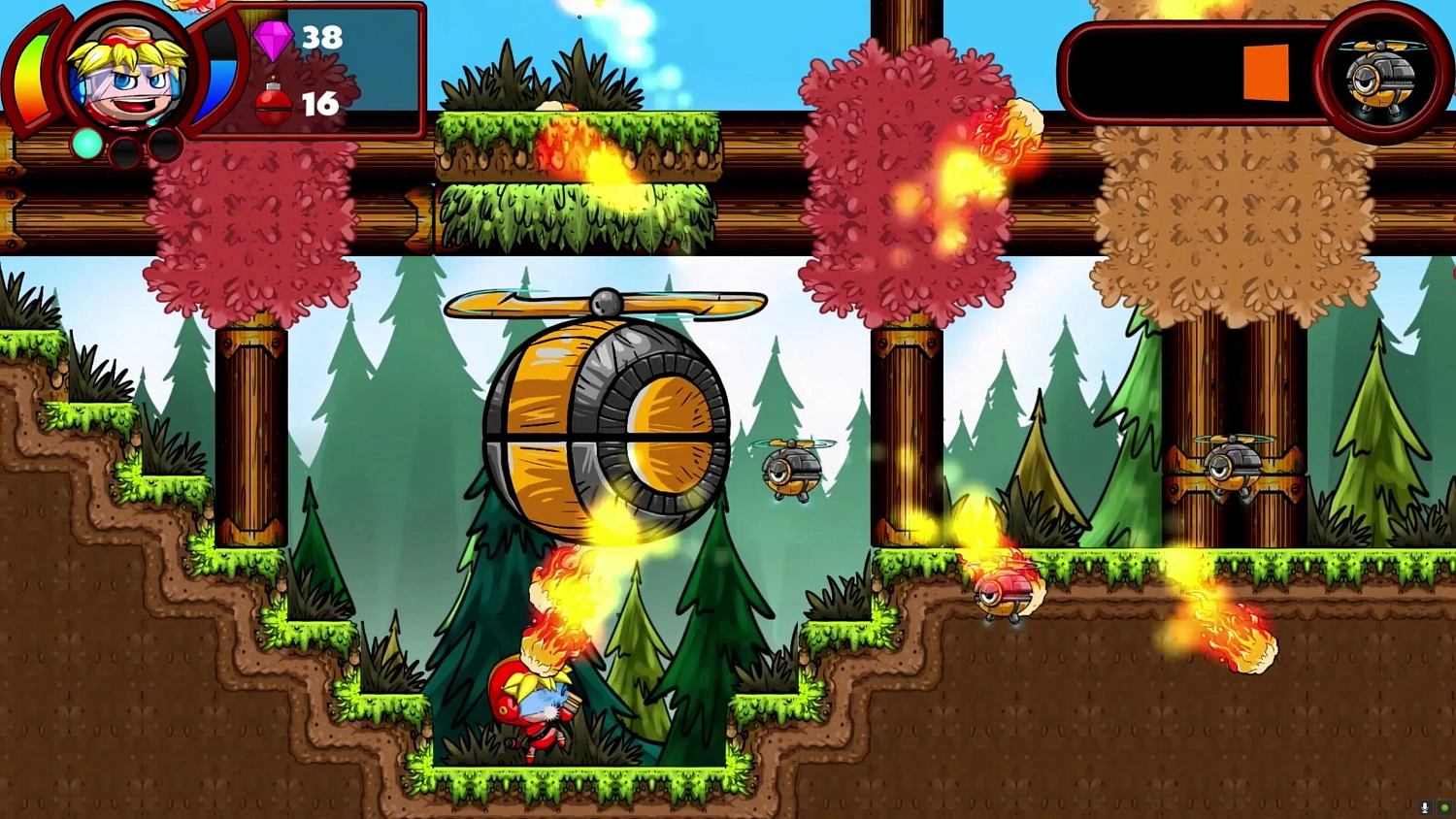Click the orange segment on the boss health bar
The width and height of the screenshot is (1456, 819).
tap(1265, 73)
